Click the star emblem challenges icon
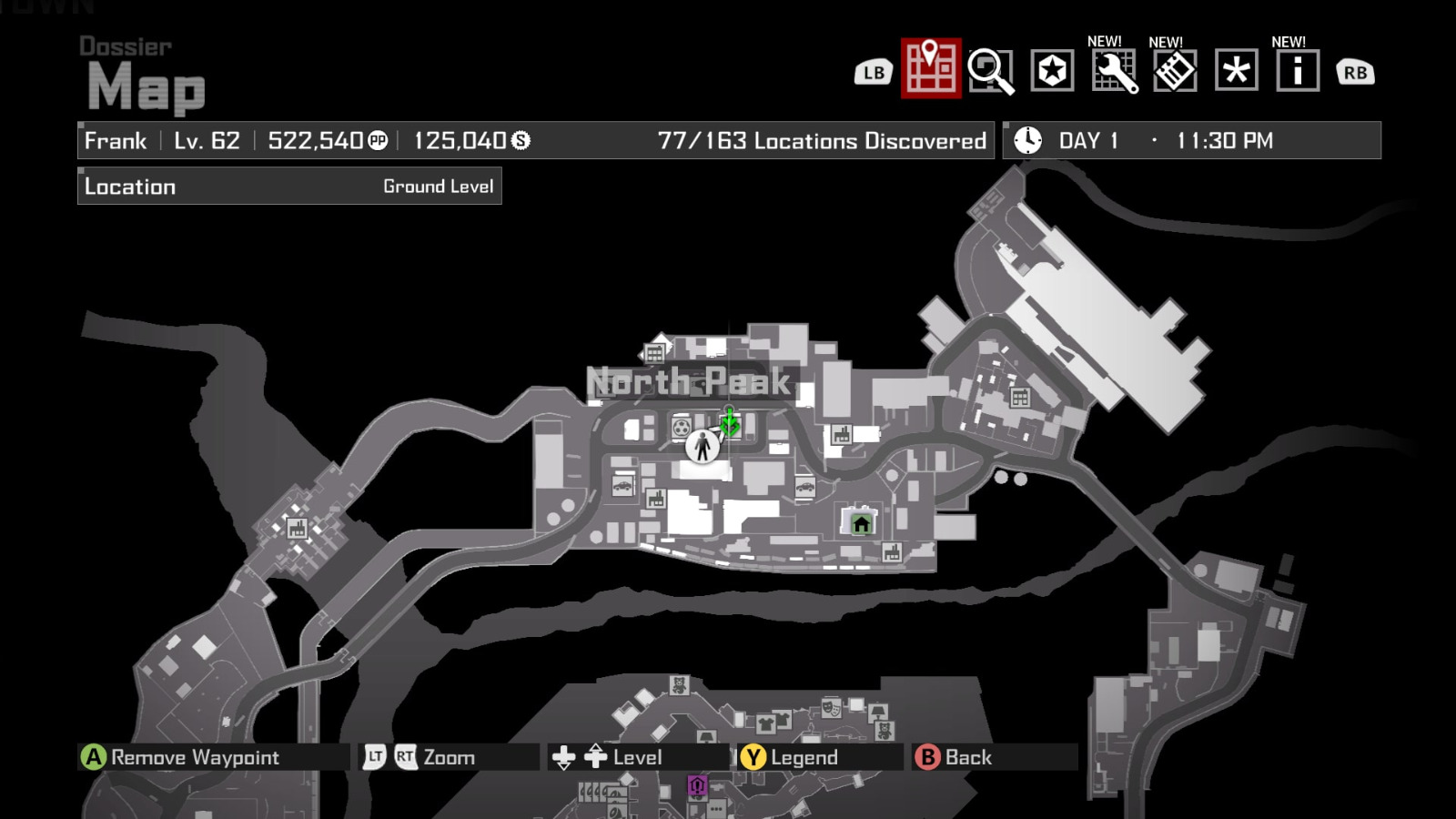 1051,70
